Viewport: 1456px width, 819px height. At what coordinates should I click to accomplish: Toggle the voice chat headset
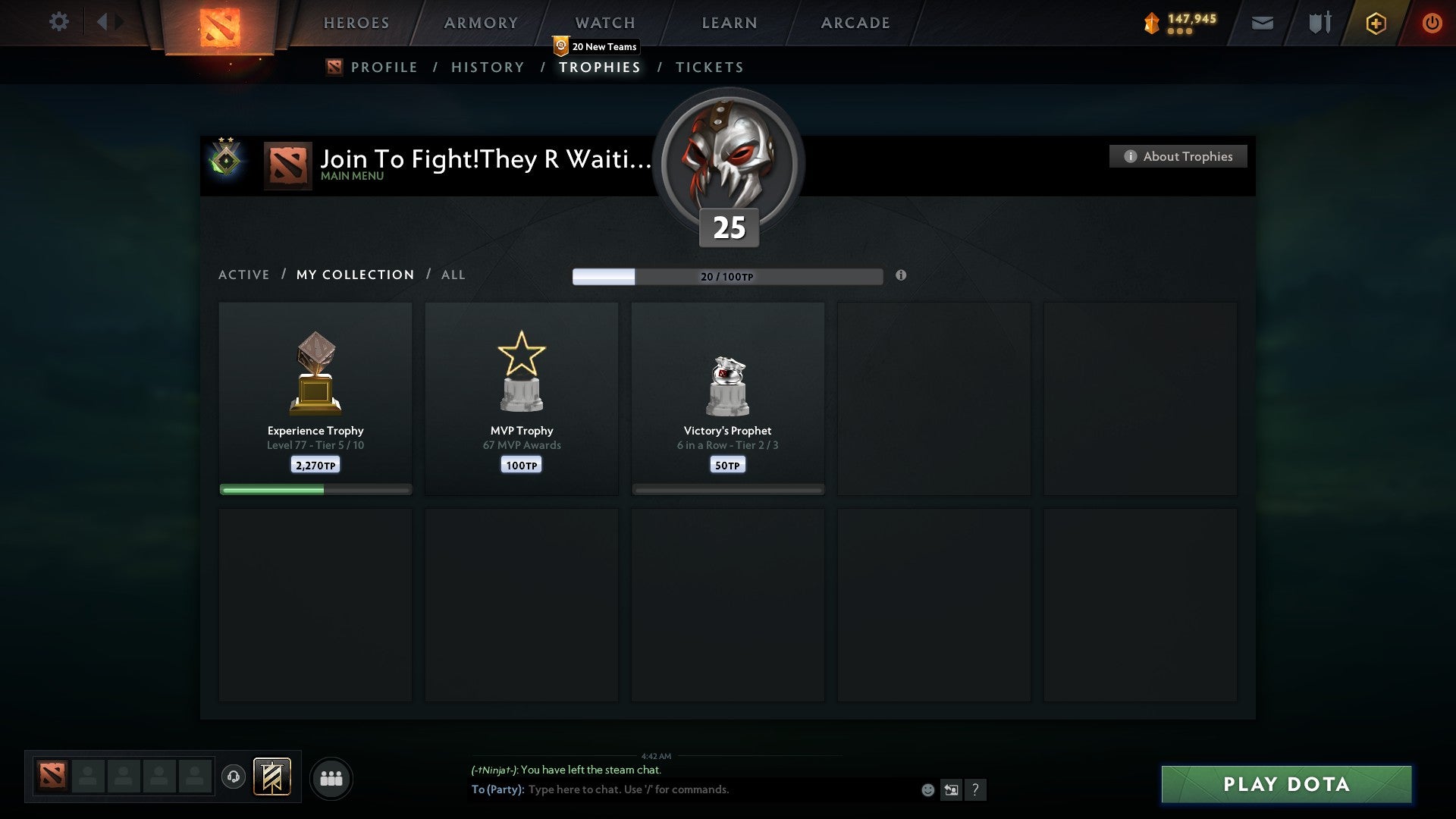234,777
